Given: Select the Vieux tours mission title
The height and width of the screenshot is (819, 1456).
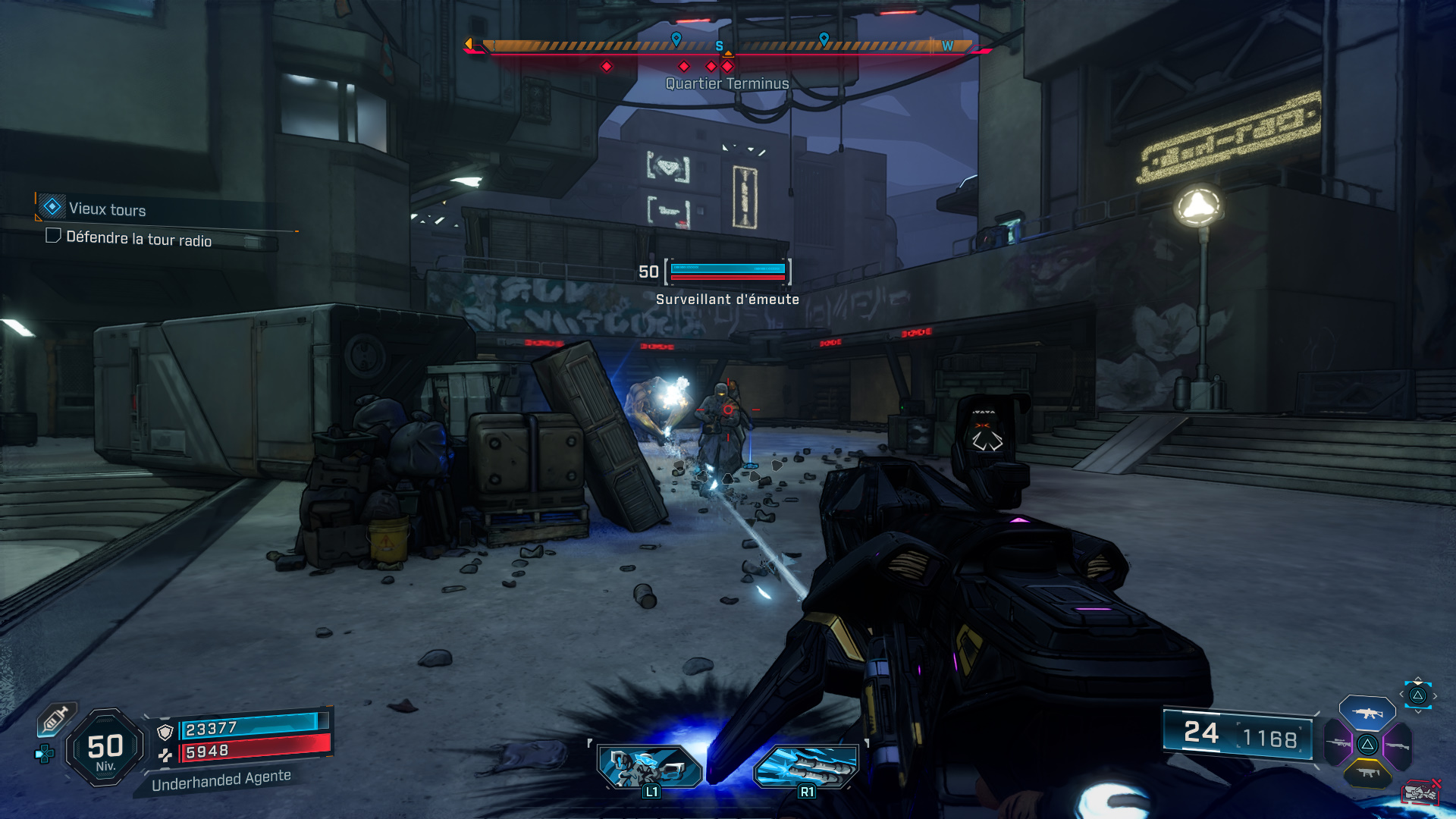Looking at the screenshot, I should 107,209.
